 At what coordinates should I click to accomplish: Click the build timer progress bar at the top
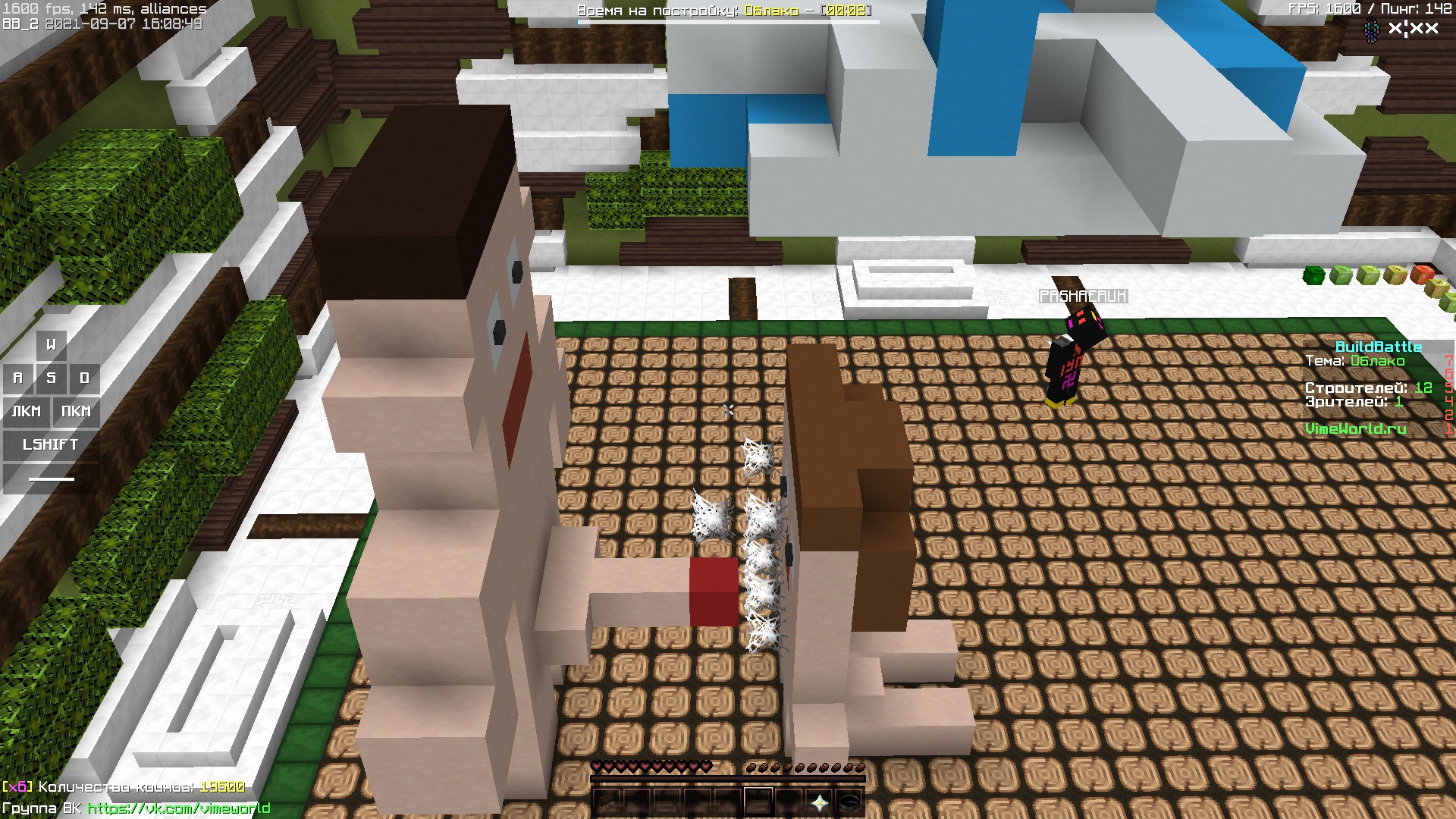tap(726, 21)
